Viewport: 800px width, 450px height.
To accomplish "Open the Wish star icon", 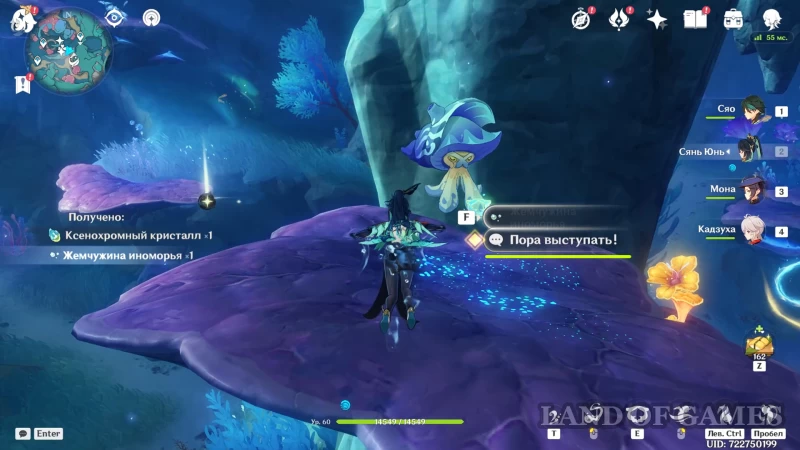I will [657, 18].
